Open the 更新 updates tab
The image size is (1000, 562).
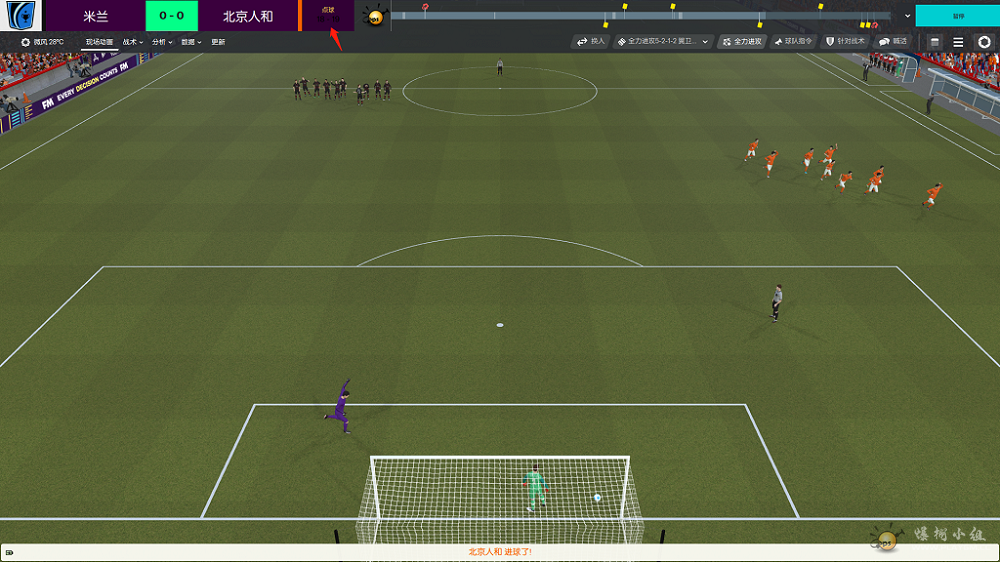(218, 42)
